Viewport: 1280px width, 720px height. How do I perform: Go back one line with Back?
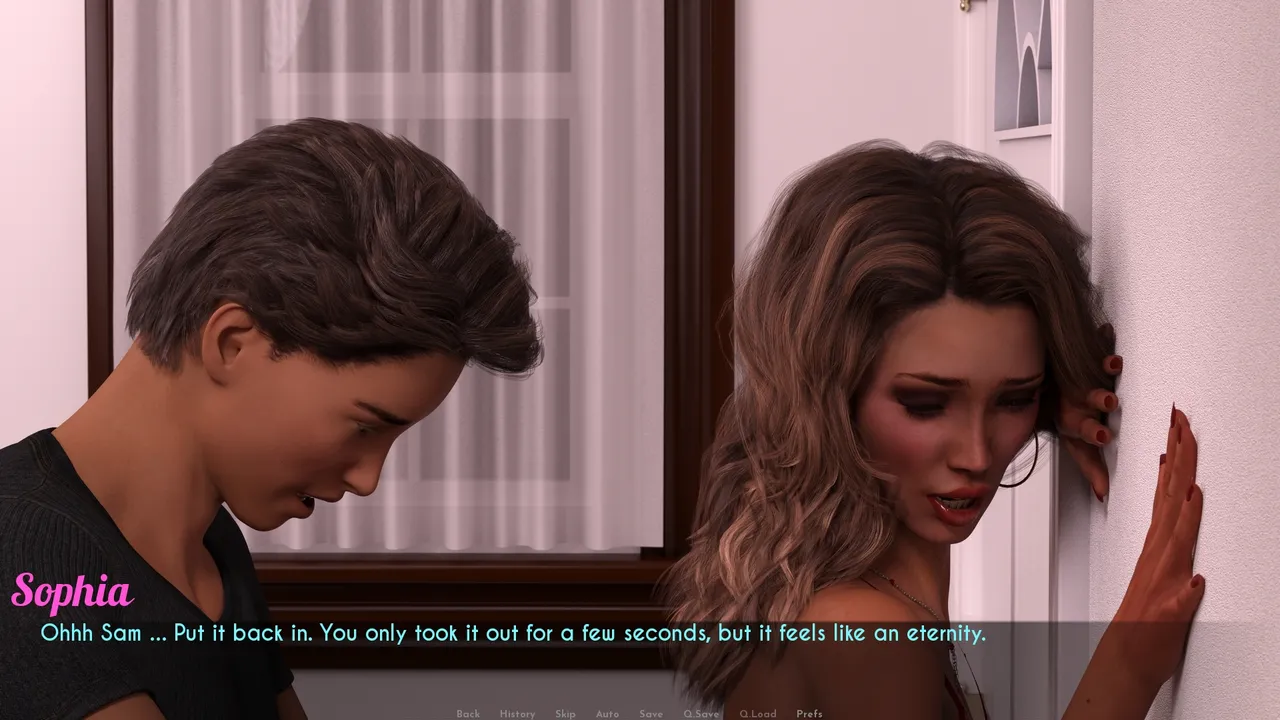468,714
